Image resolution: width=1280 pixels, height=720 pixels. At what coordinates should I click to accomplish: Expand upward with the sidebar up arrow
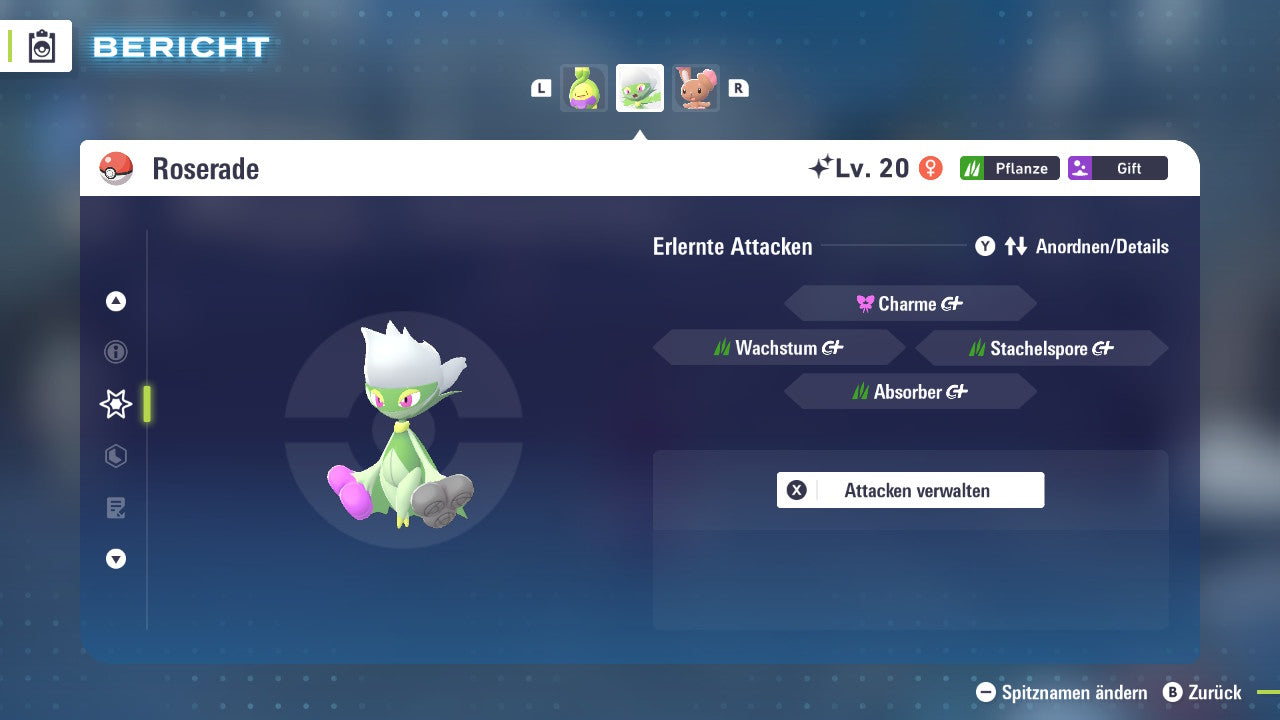coord(115,301)
